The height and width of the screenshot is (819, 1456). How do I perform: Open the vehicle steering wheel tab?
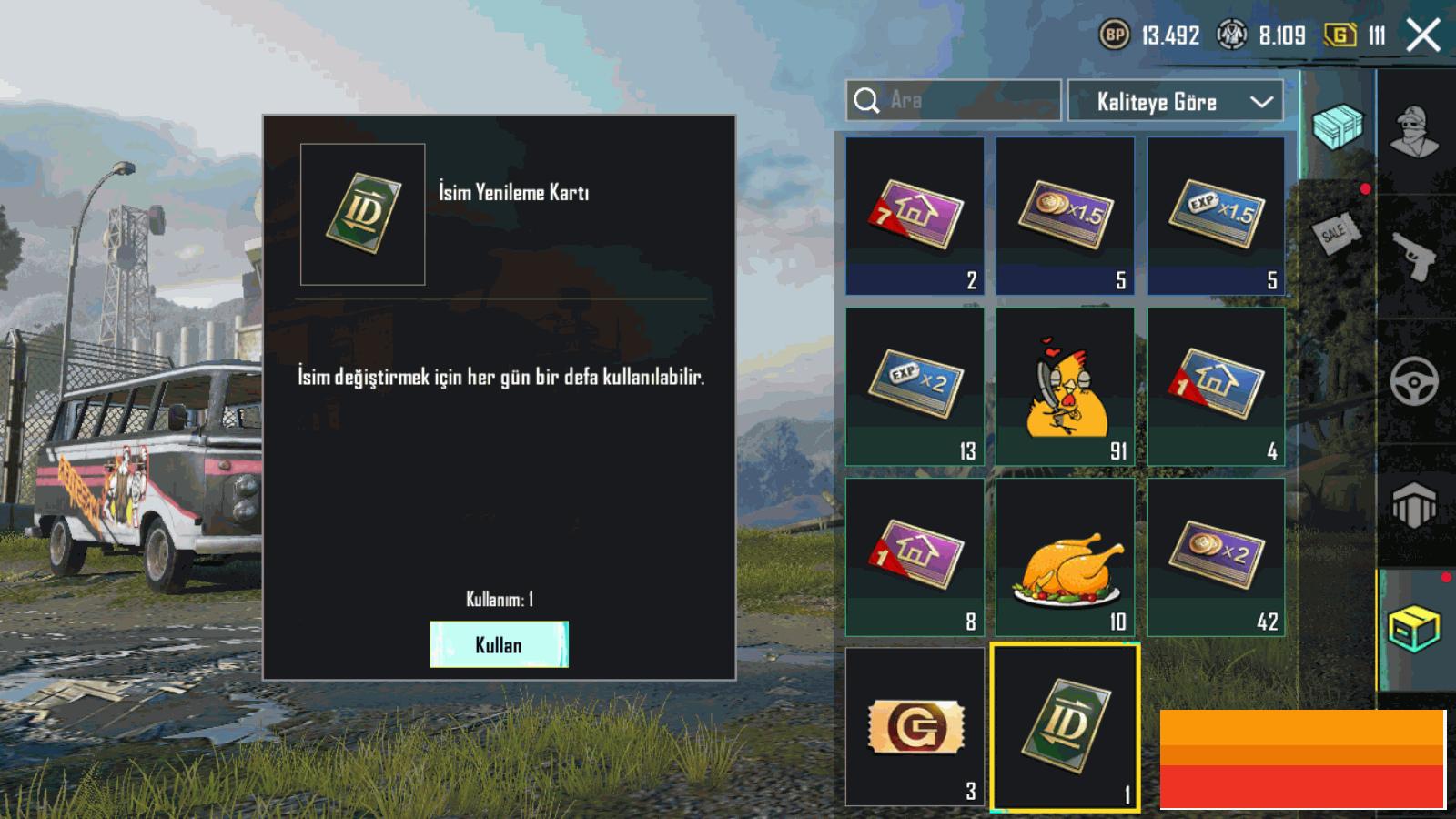click(1415, 381)
